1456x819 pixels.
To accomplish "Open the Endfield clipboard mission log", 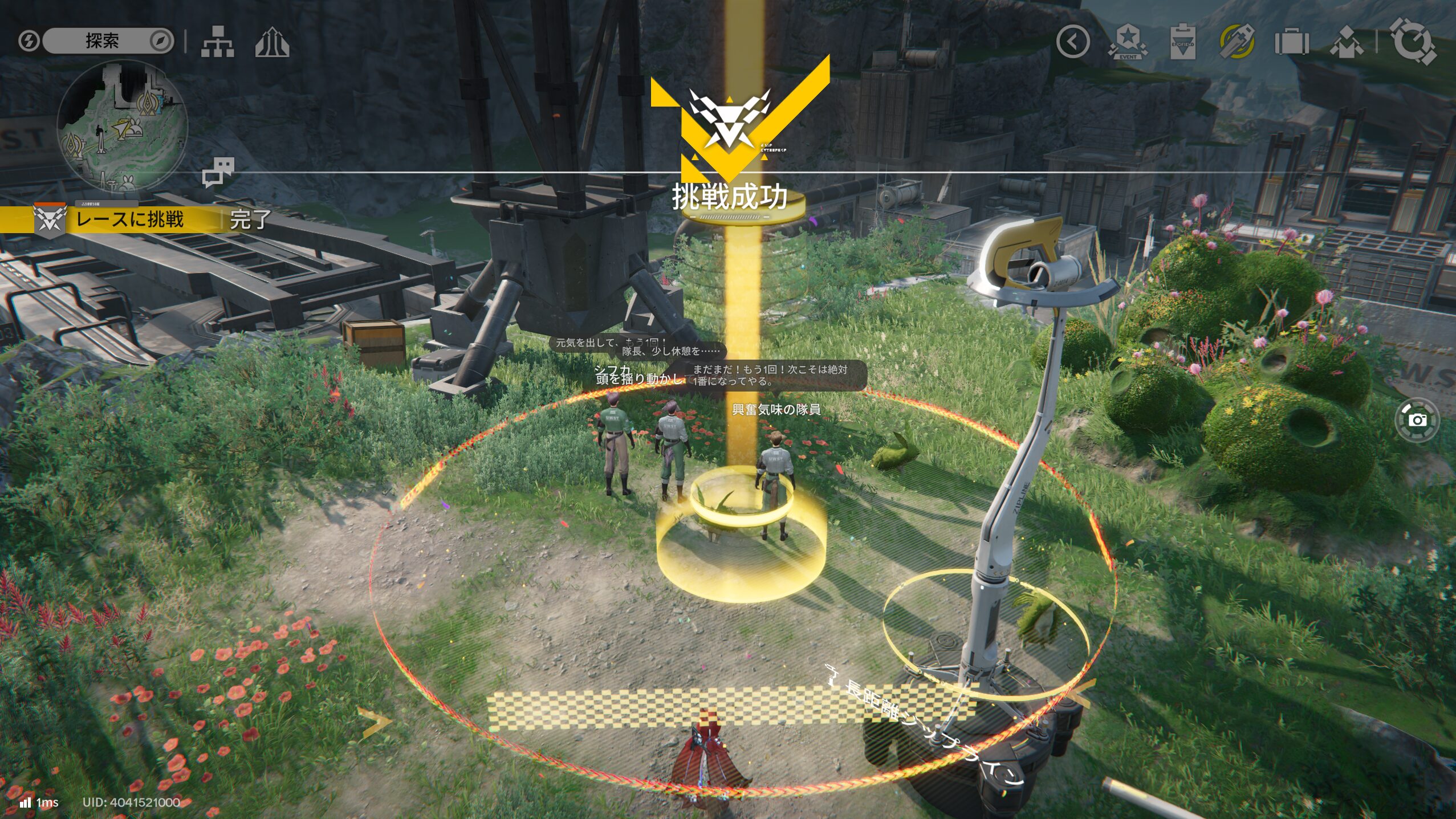I will click(x=1182, y=41).
